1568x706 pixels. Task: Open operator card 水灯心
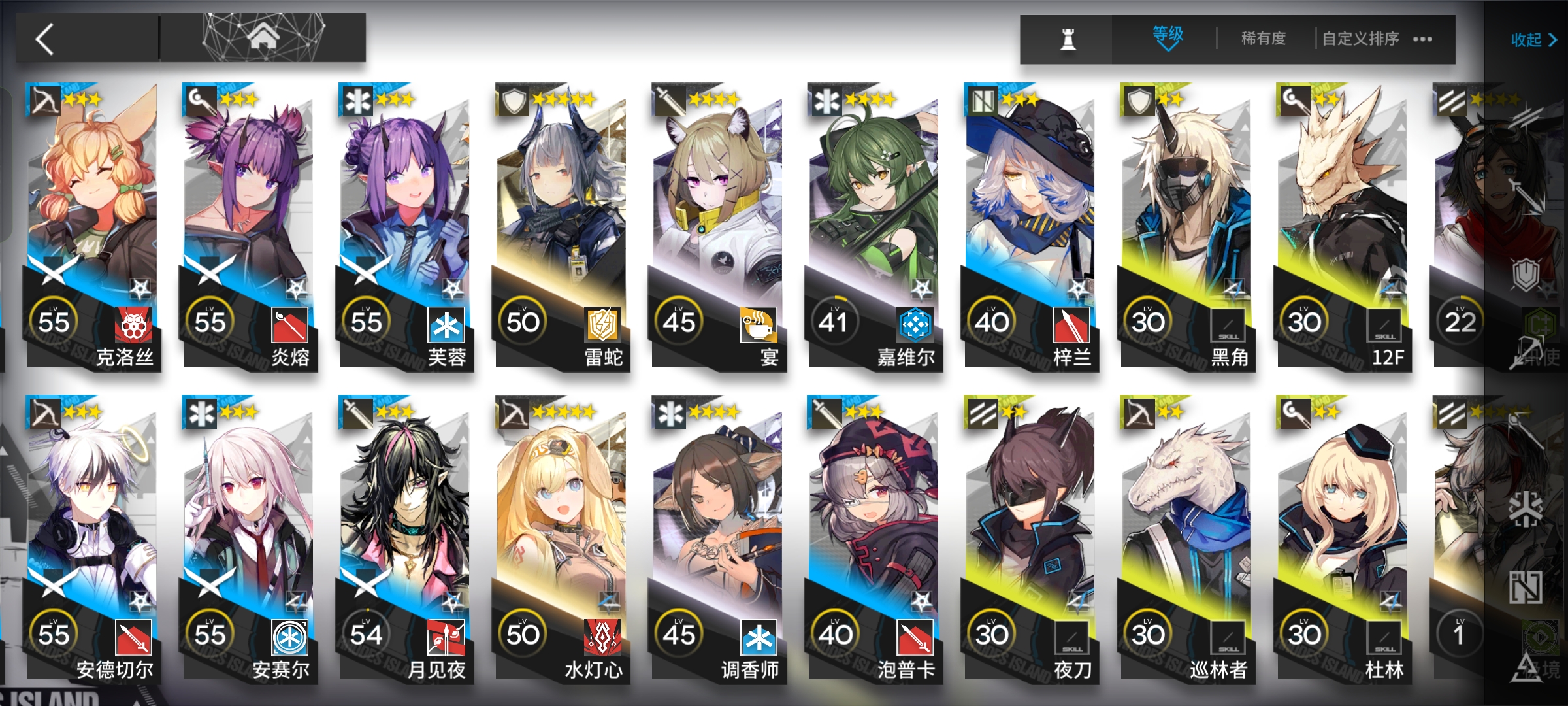(561, 538)
